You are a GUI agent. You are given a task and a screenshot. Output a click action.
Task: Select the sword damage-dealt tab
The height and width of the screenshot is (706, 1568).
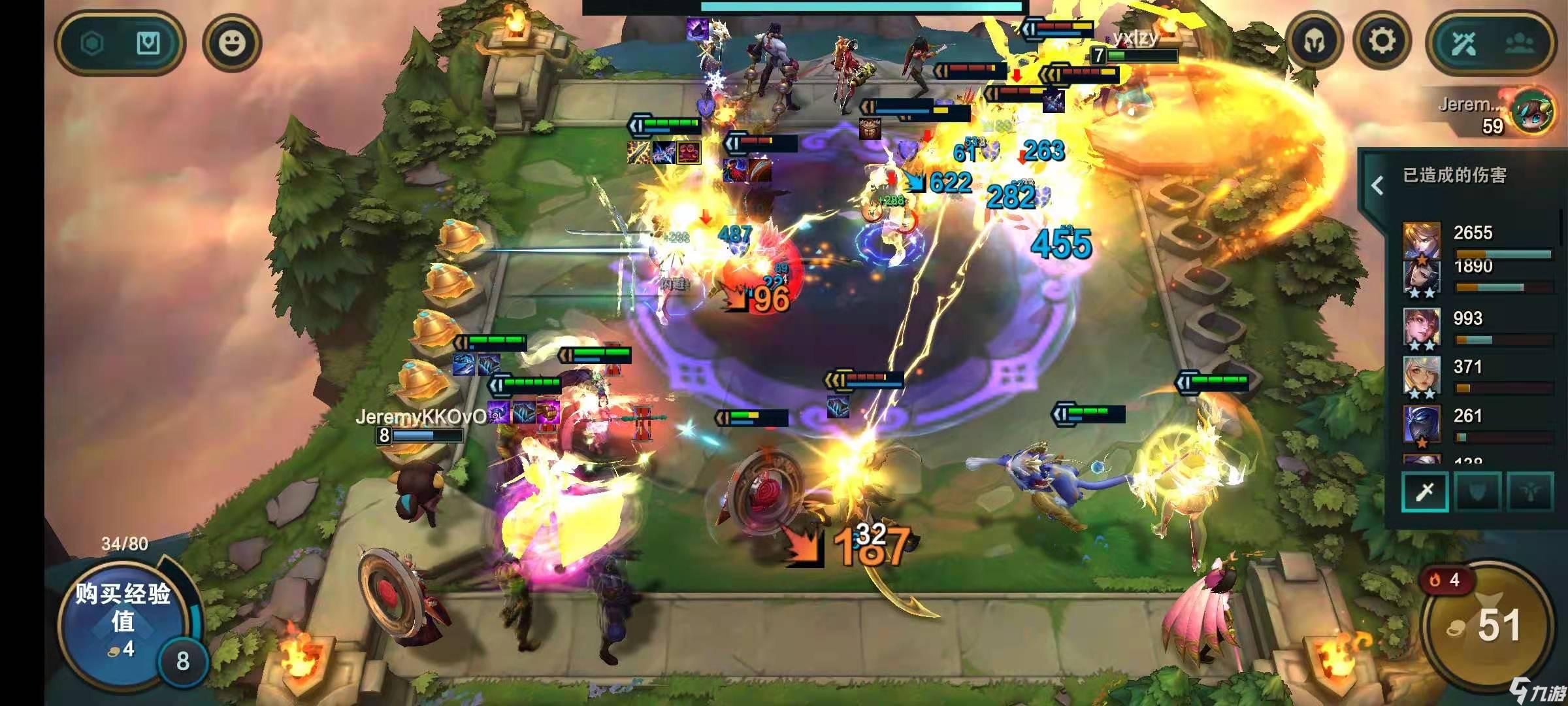pyautogui.click(x=1425, y=492)
